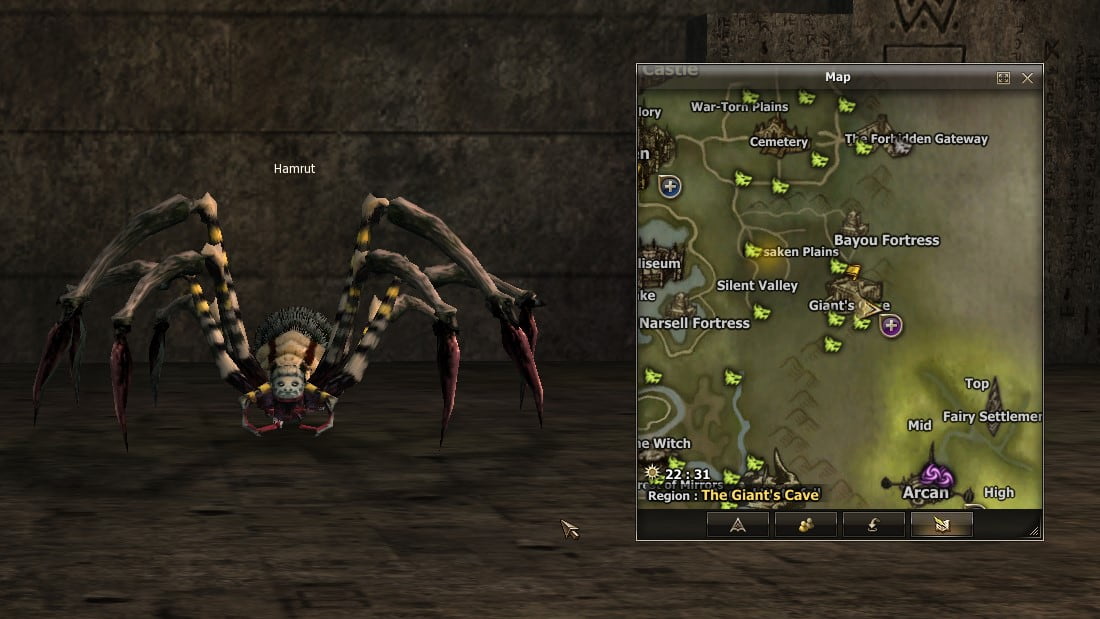The width and height of the screenshot is (1100, 619).
Task: Click the Narsell Fortress map label
Action: tap(694, 323)
